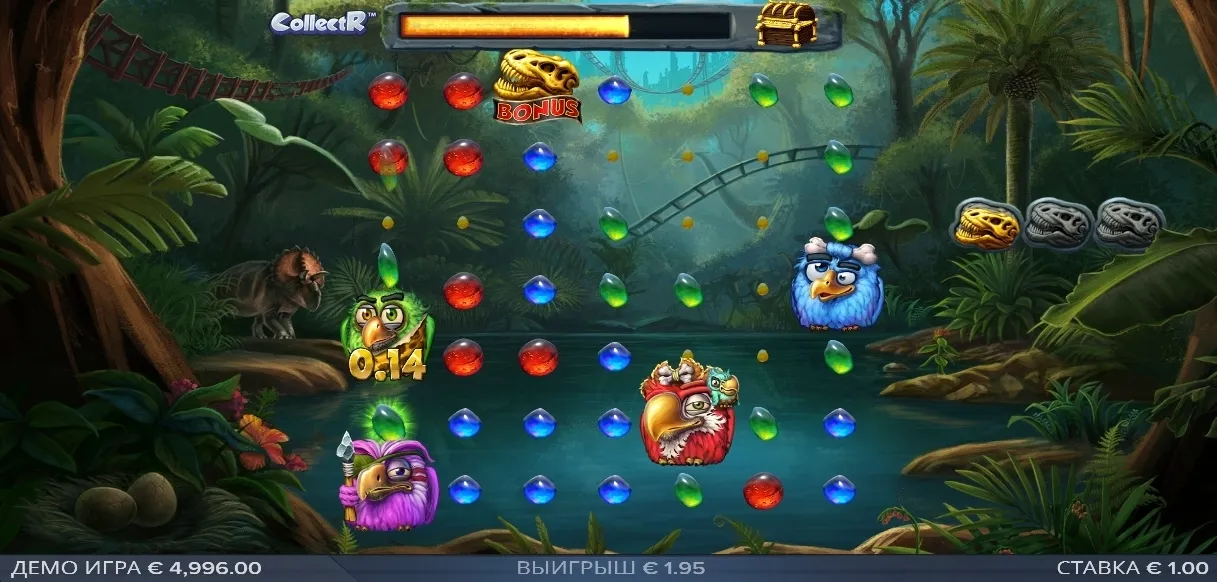Select the CollectR logo
Image resolution: width=1217 pixels, height=582 pixels.
pyautogui.click(x=322, y=22)
